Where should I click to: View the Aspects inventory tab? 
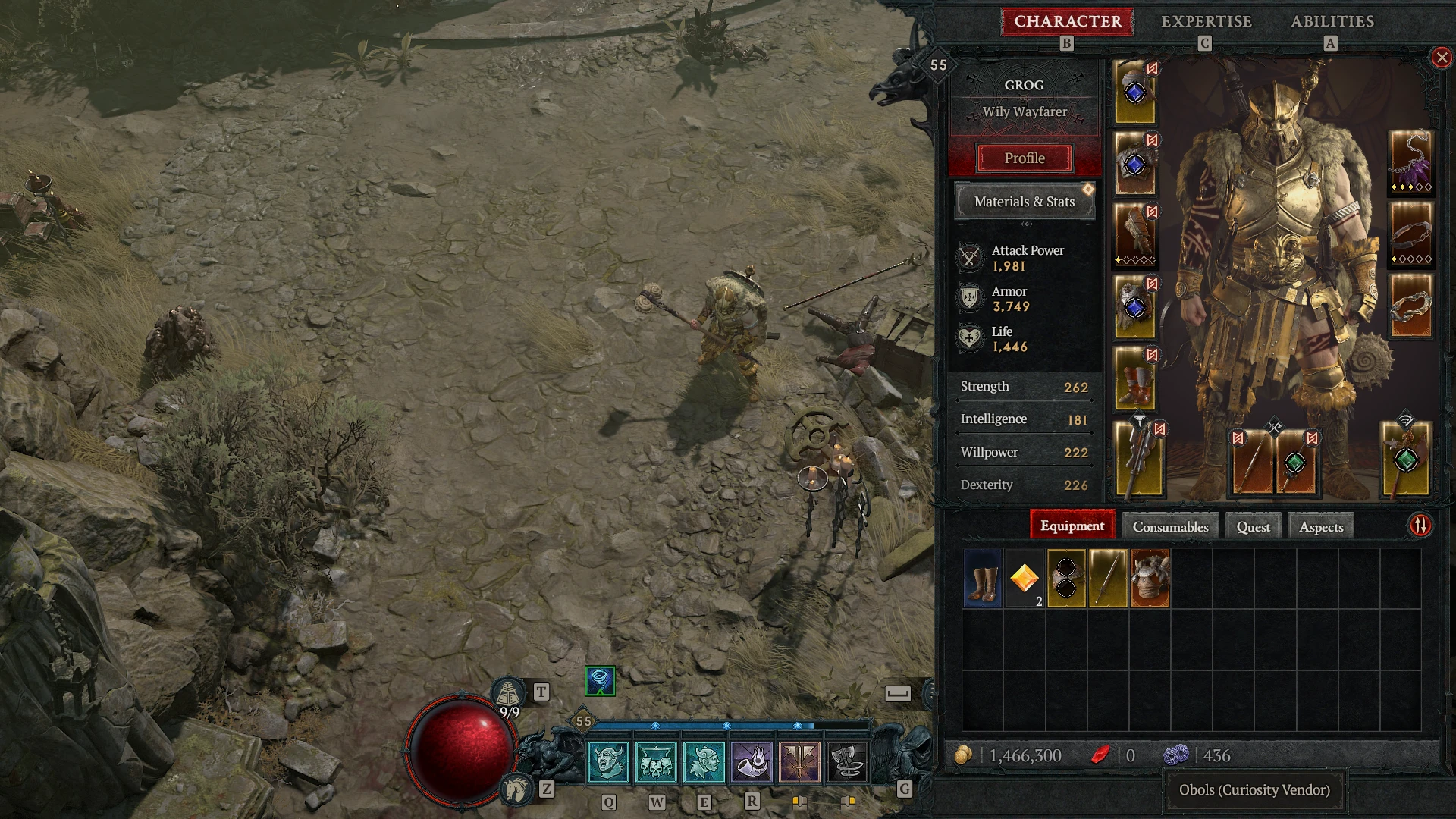tap(1320, 527)
